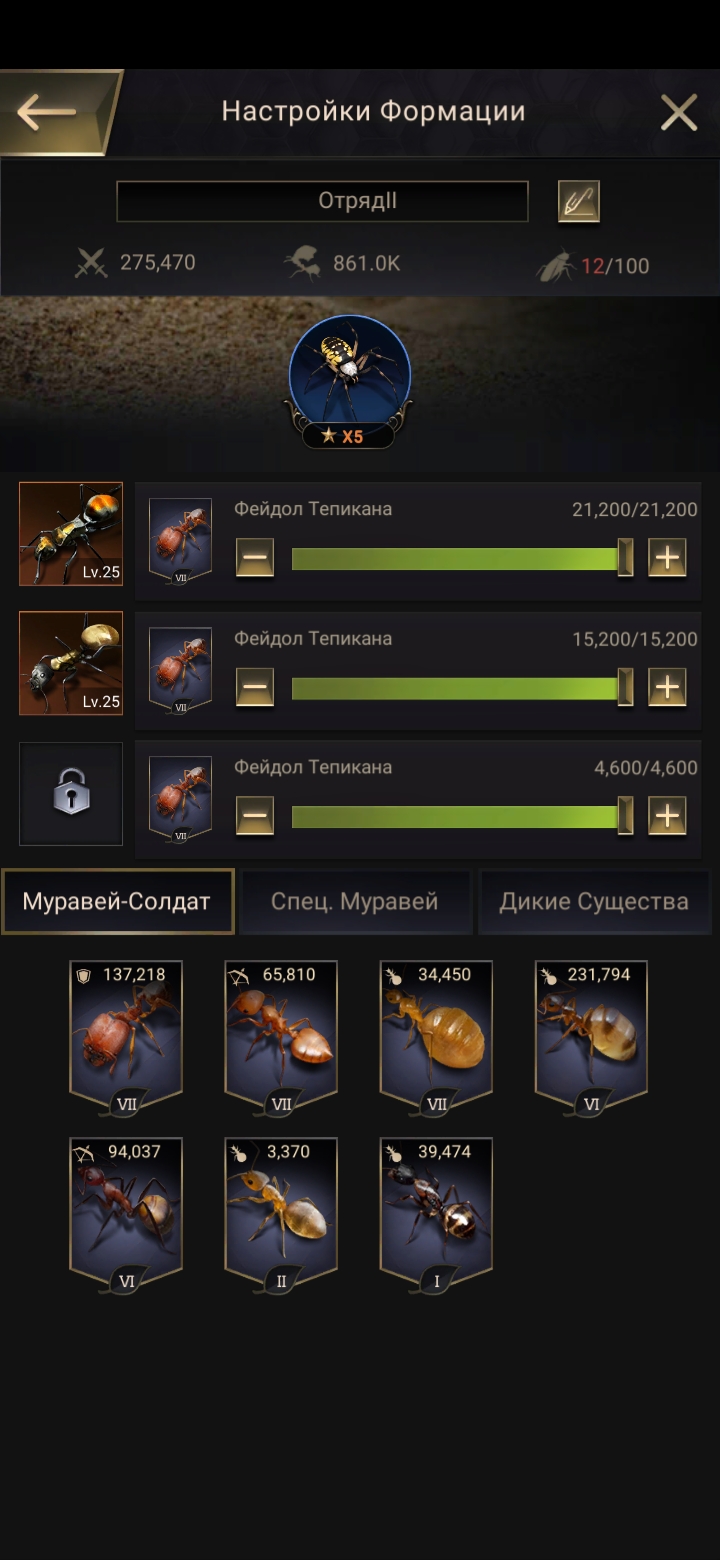Edit the squad name with pencil icon
This screenshot has height=1560, width=720.
[x=578, y=202]
